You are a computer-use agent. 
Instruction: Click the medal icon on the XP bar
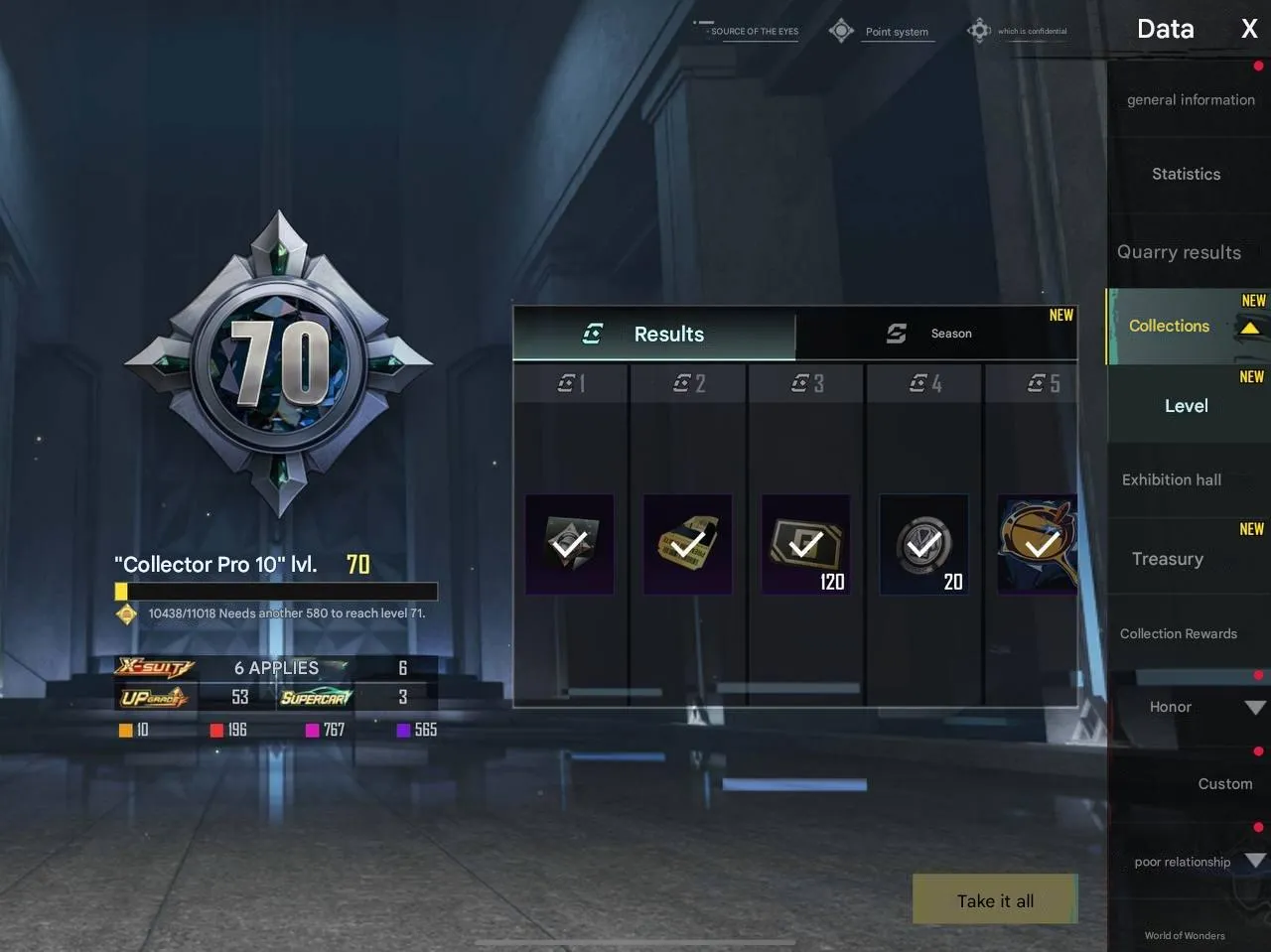point(126,613)
